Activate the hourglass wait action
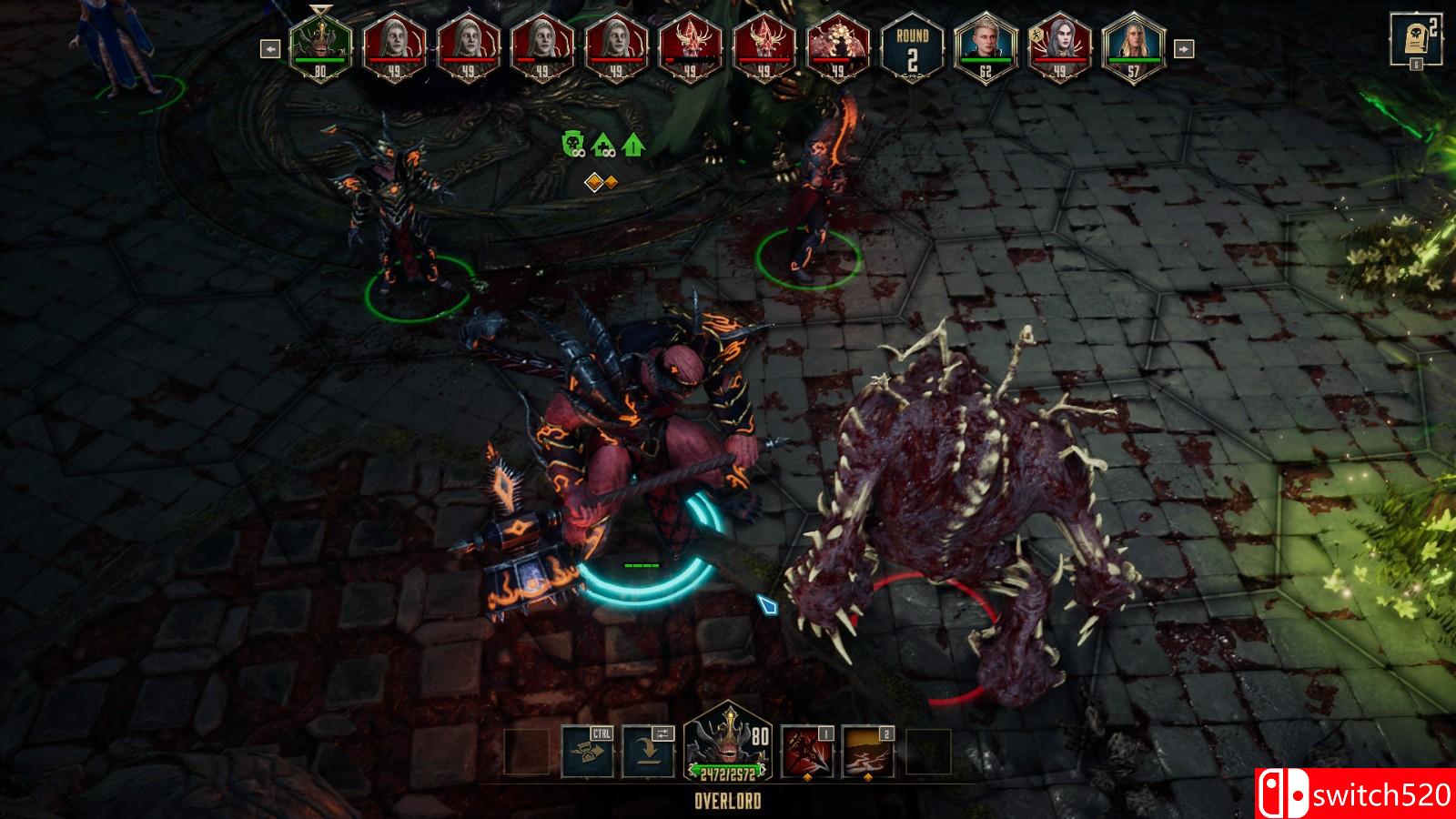The width and height of the screenshot is (1456, 819). point(587,752)
